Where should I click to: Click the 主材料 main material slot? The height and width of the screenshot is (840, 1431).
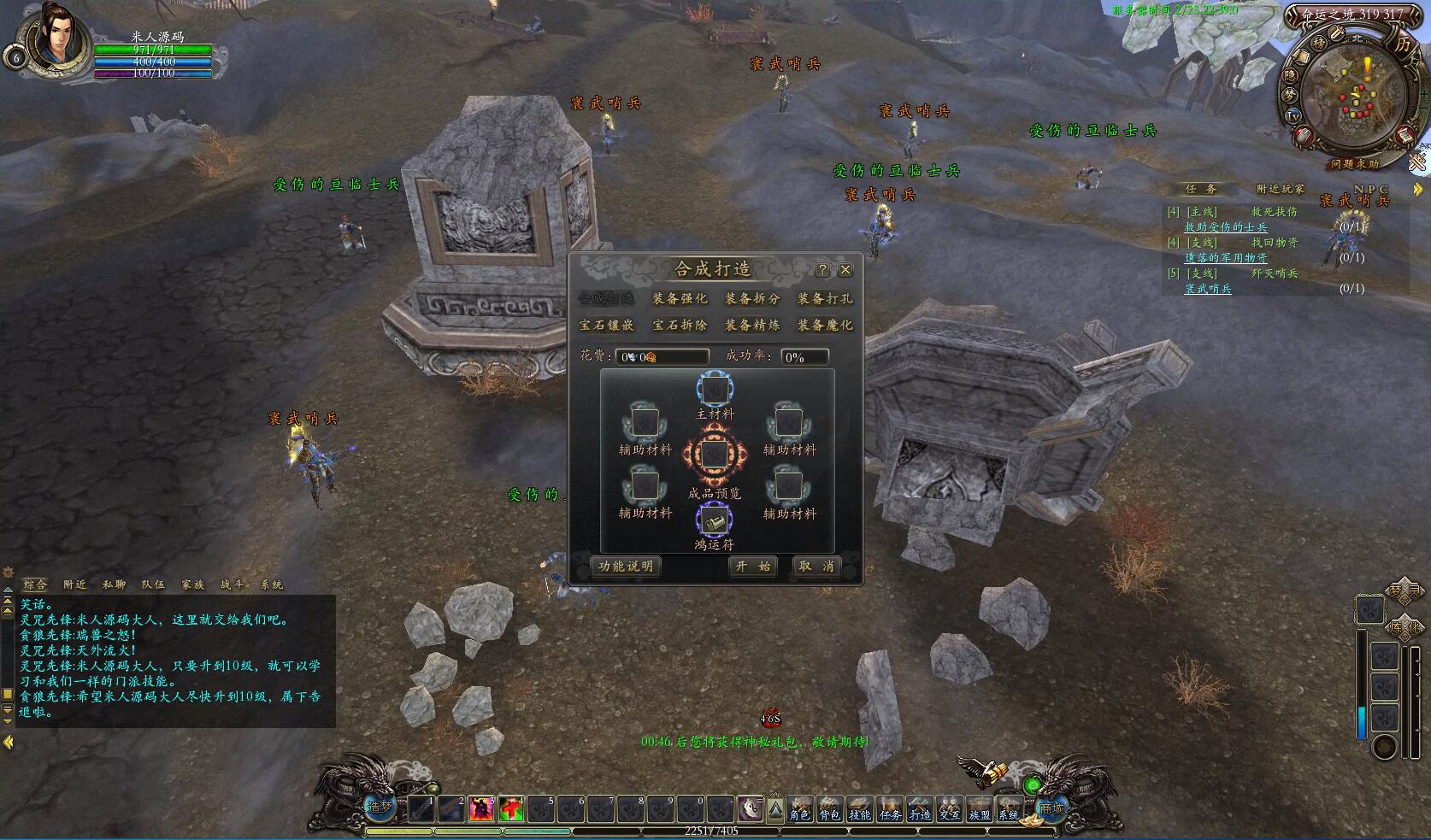pos(714,391)
